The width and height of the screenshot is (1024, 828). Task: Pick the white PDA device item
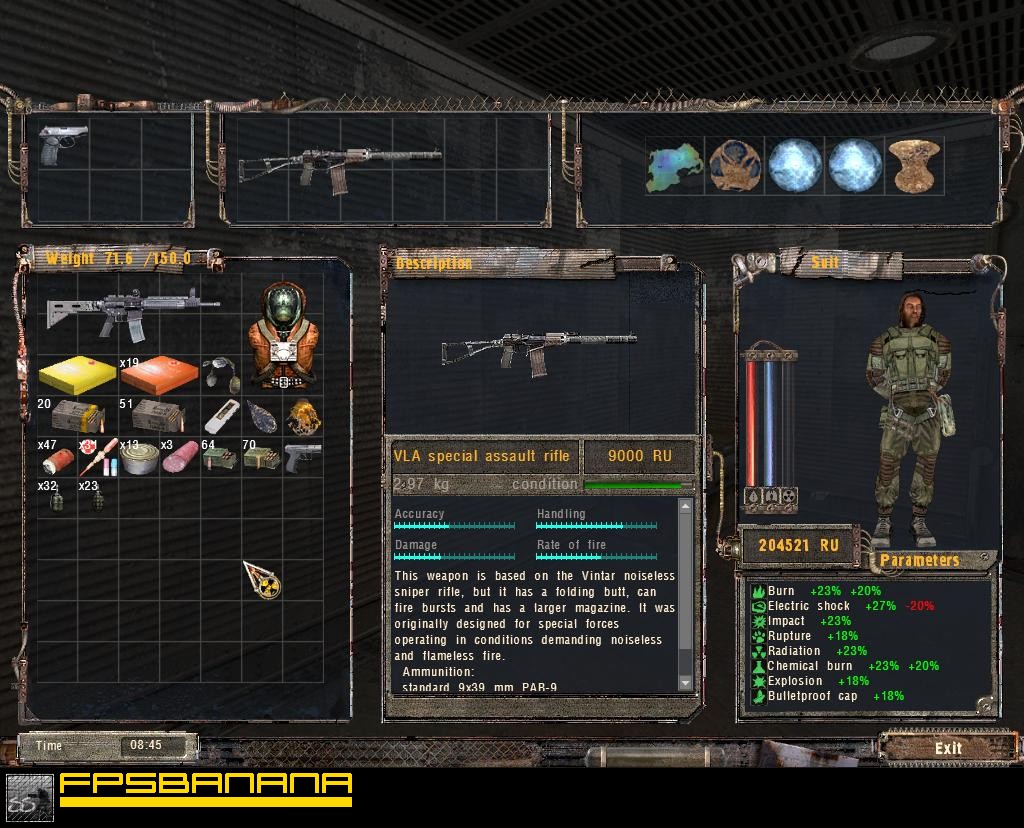222,418
